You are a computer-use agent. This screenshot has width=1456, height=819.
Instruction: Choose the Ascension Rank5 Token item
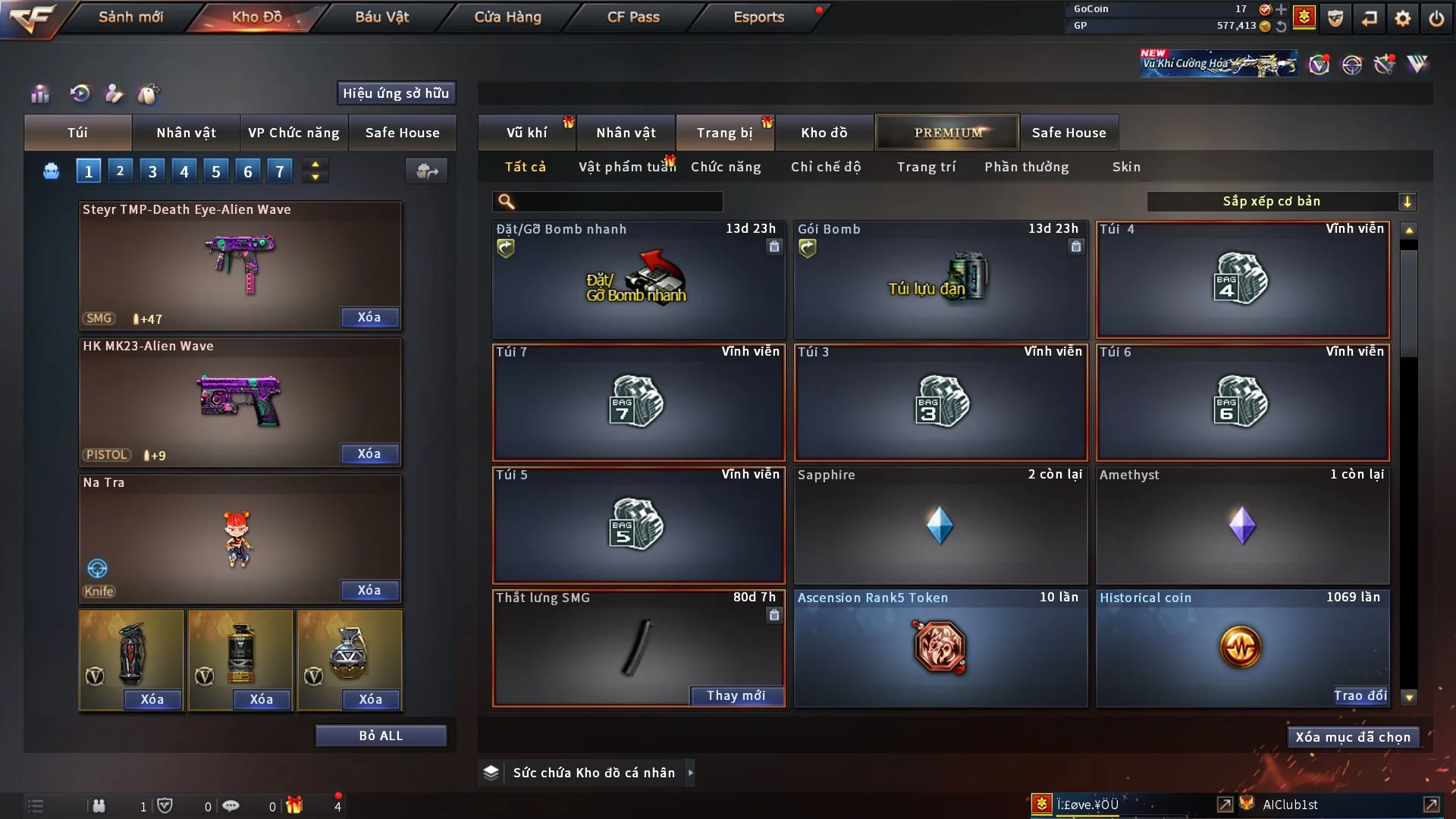940,648
